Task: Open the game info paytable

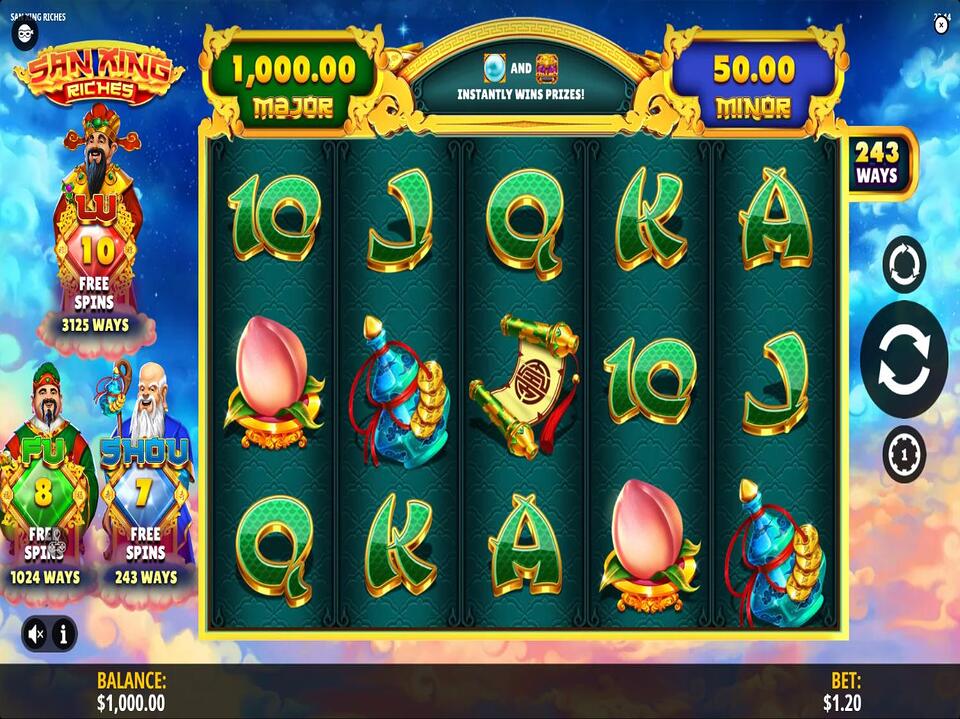Action: (x=63, y=633)
